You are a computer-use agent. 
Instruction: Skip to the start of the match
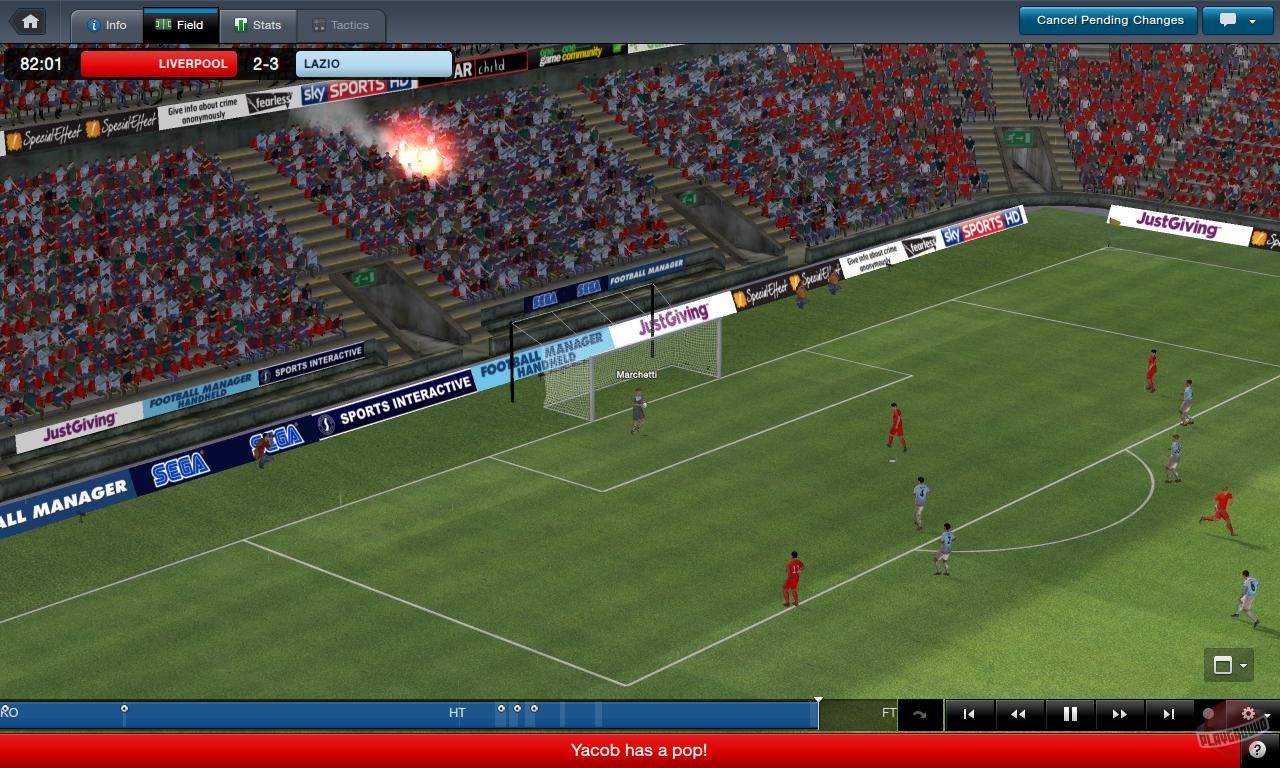(x=969, y=713)
